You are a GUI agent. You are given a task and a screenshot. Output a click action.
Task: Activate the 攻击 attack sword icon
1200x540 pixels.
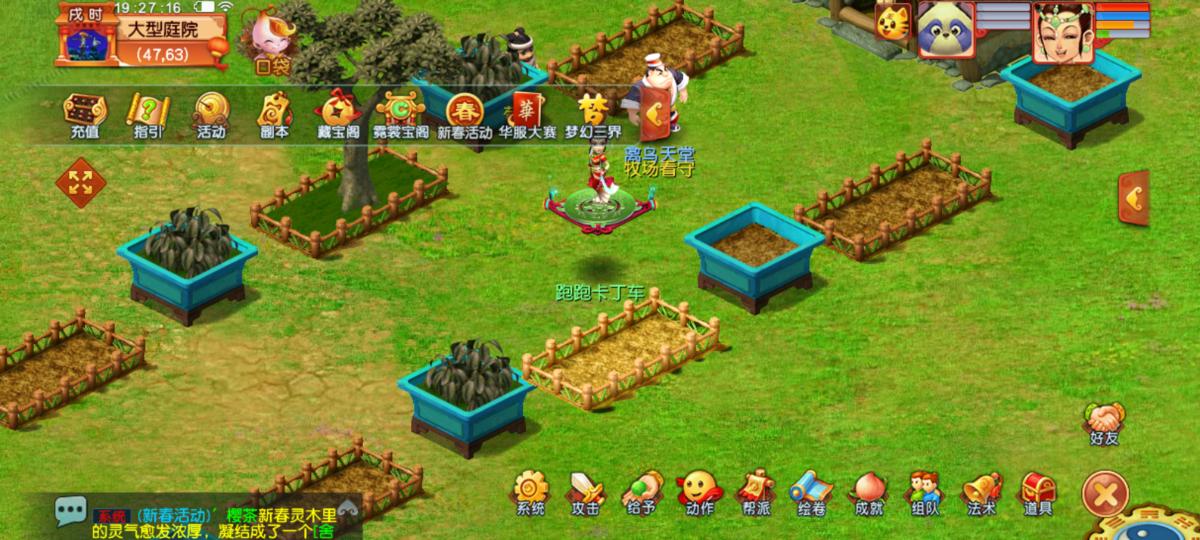(x=586, y=490)
